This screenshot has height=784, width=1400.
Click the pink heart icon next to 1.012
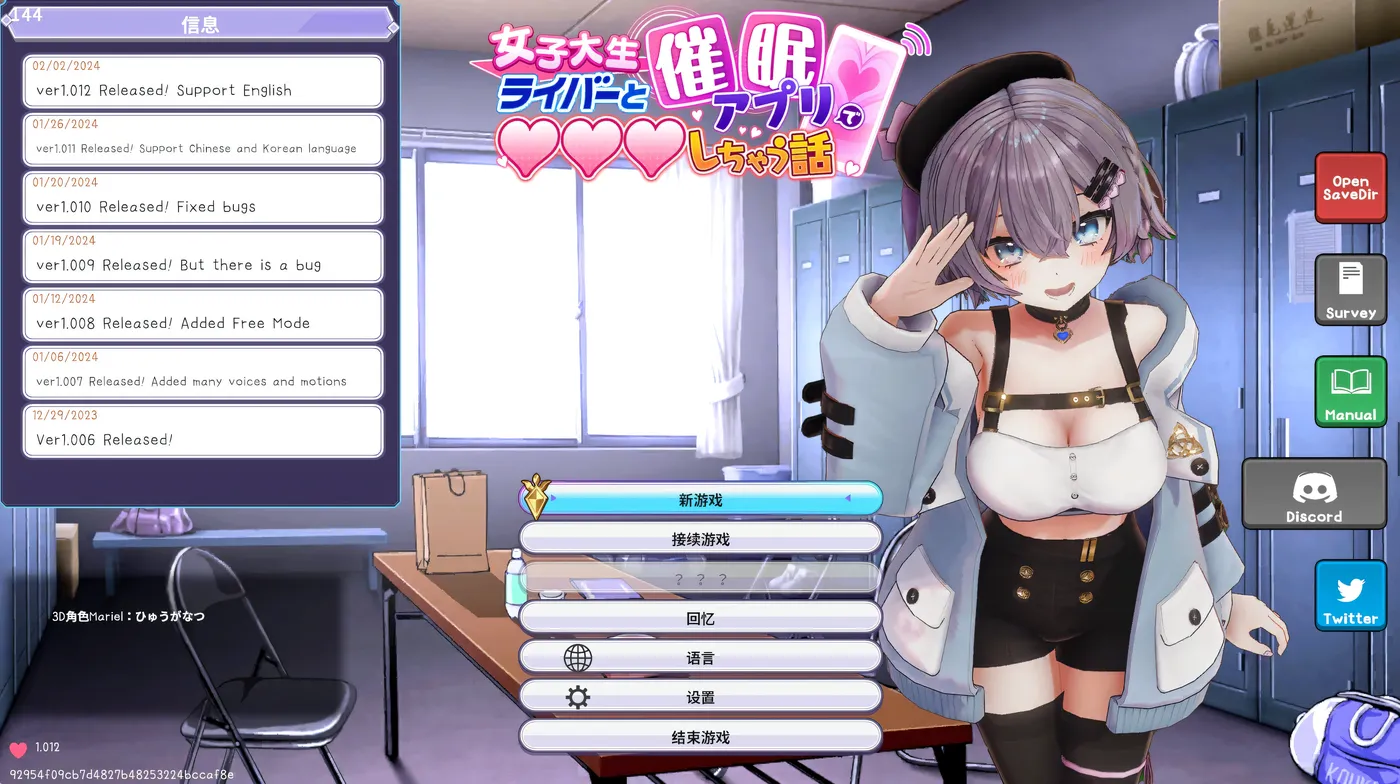17,746
